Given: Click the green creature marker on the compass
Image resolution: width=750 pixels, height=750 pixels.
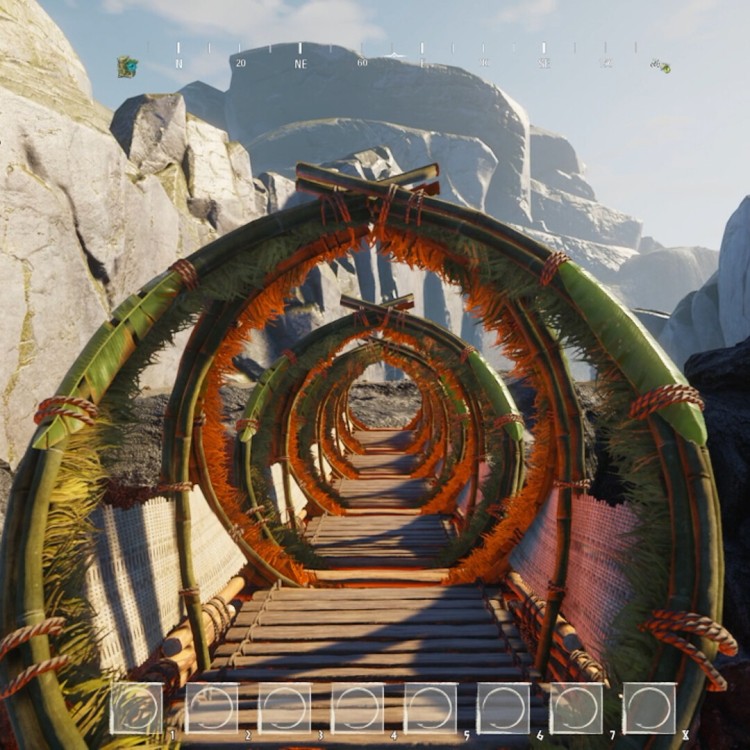Looking at the screenshot, I should tap(660, 66).
